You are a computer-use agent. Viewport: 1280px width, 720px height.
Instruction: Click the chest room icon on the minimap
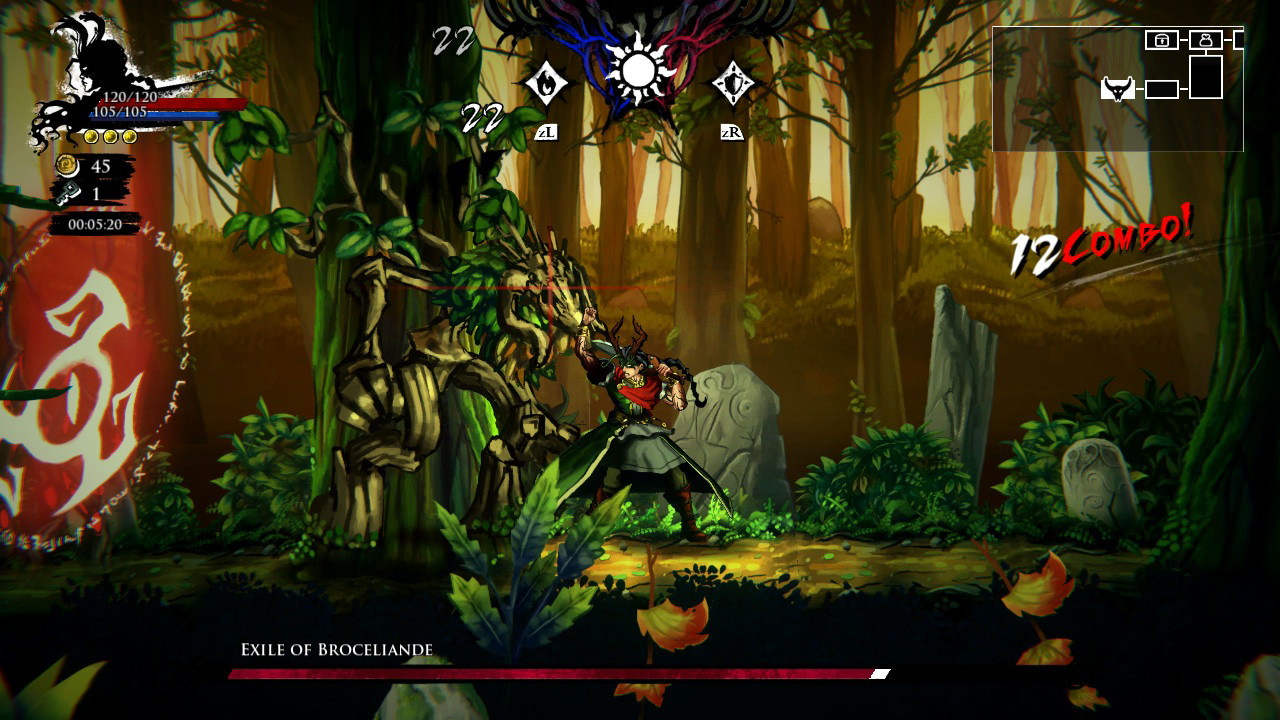[1162, 39]
